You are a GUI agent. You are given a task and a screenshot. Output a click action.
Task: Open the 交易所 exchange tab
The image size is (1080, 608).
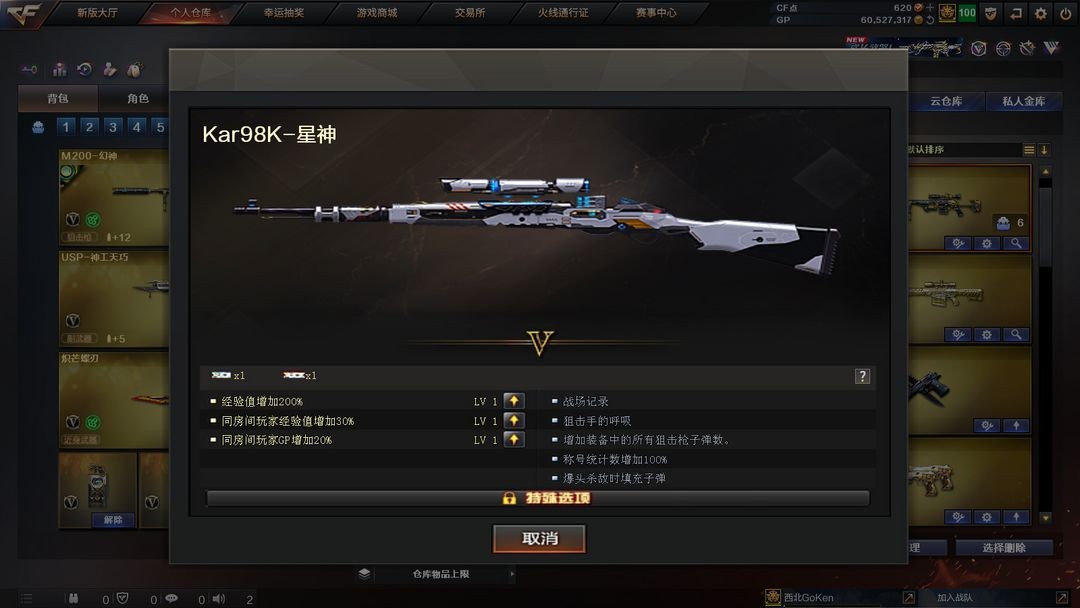coord(470,13)
